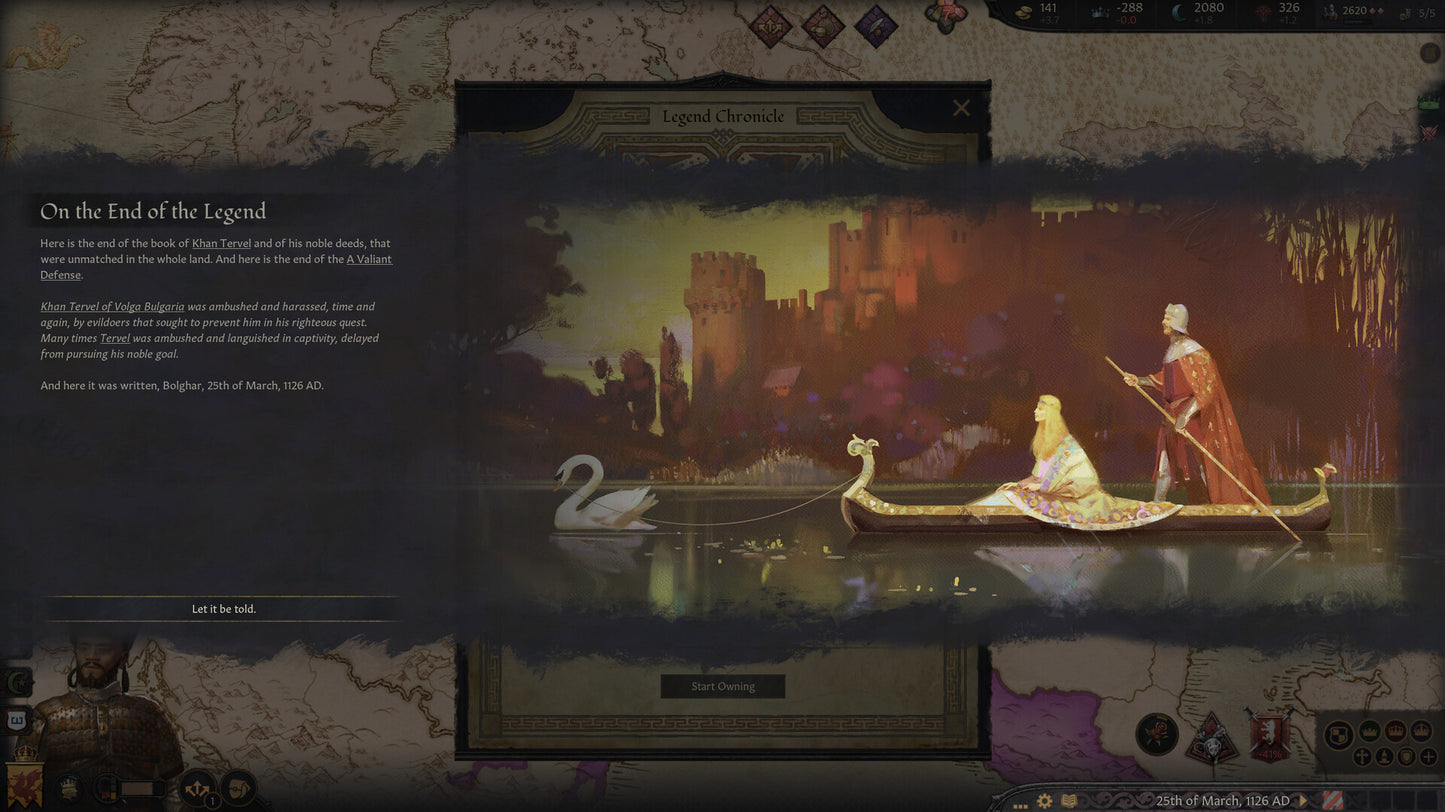1445x812 pixels.
Task: Expand extra map modes with the plus icon
Action: click(x=1428, y=757)
